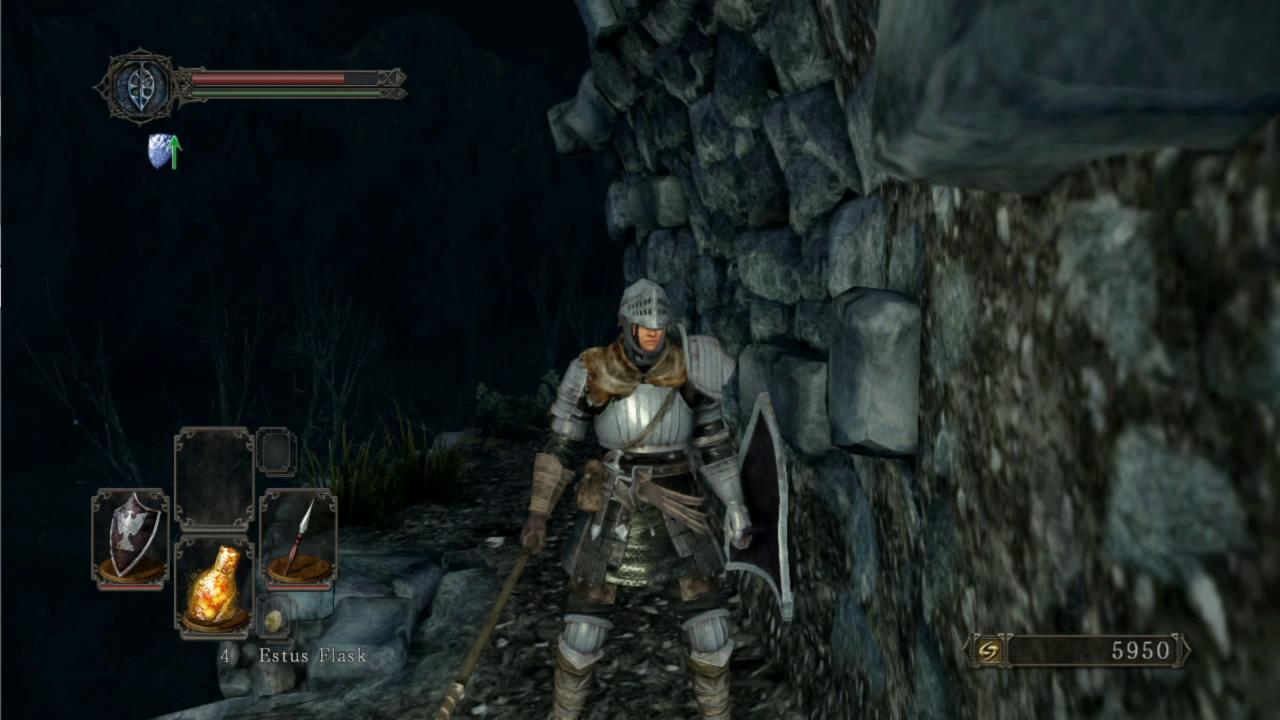This screenshot has height=720, width=1280.
Task: Choose the spear weapon slot
Action: (x=298, y=538)
